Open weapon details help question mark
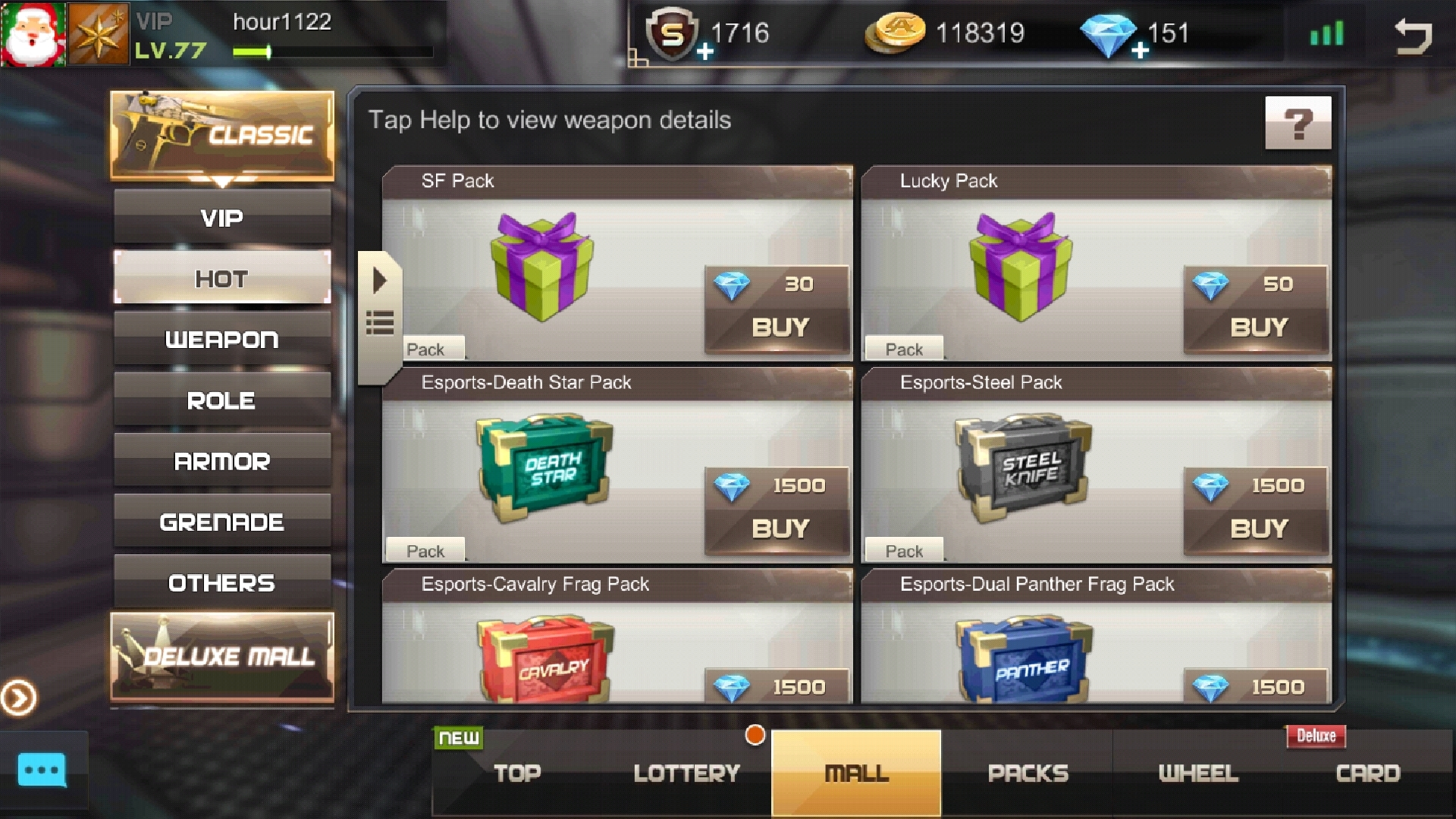Screen dimensions: 1456x819 pyautogui.click(x=1298, y=123)
